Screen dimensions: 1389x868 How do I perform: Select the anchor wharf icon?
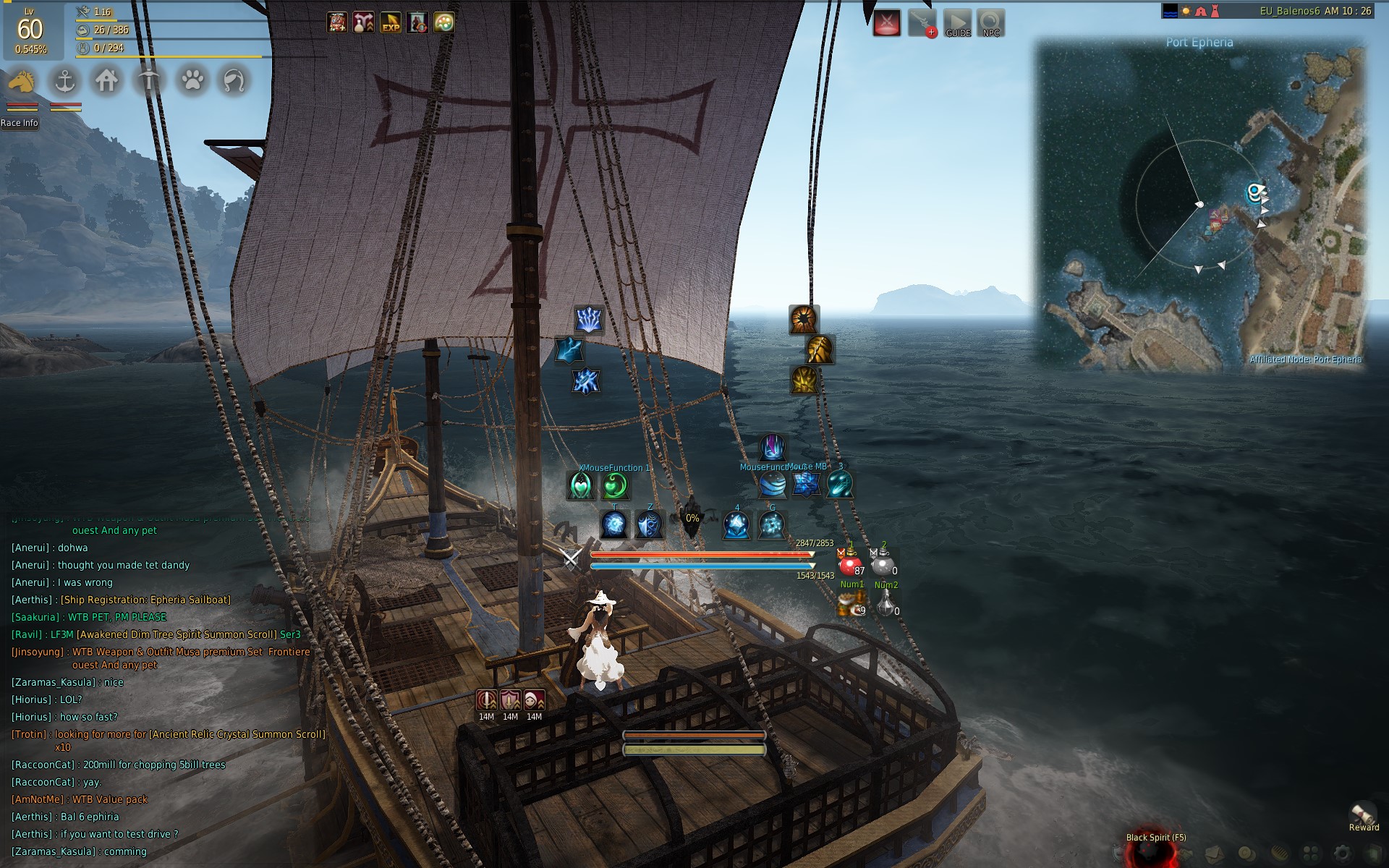tap(66, 81)
